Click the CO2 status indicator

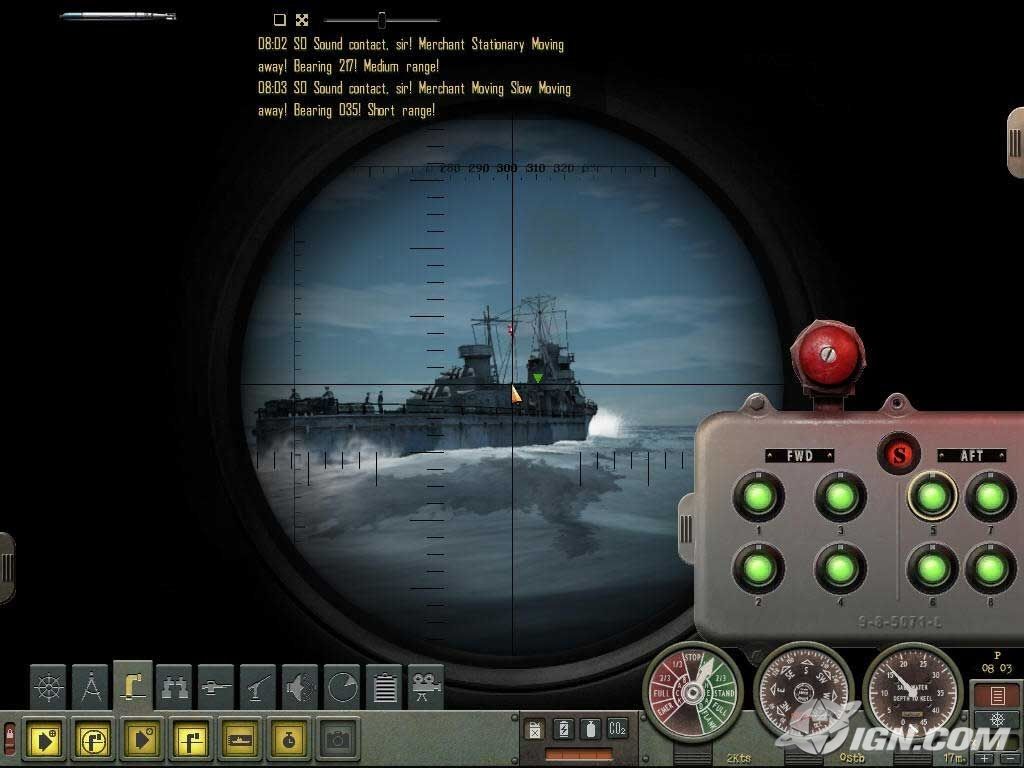point(617,729)
